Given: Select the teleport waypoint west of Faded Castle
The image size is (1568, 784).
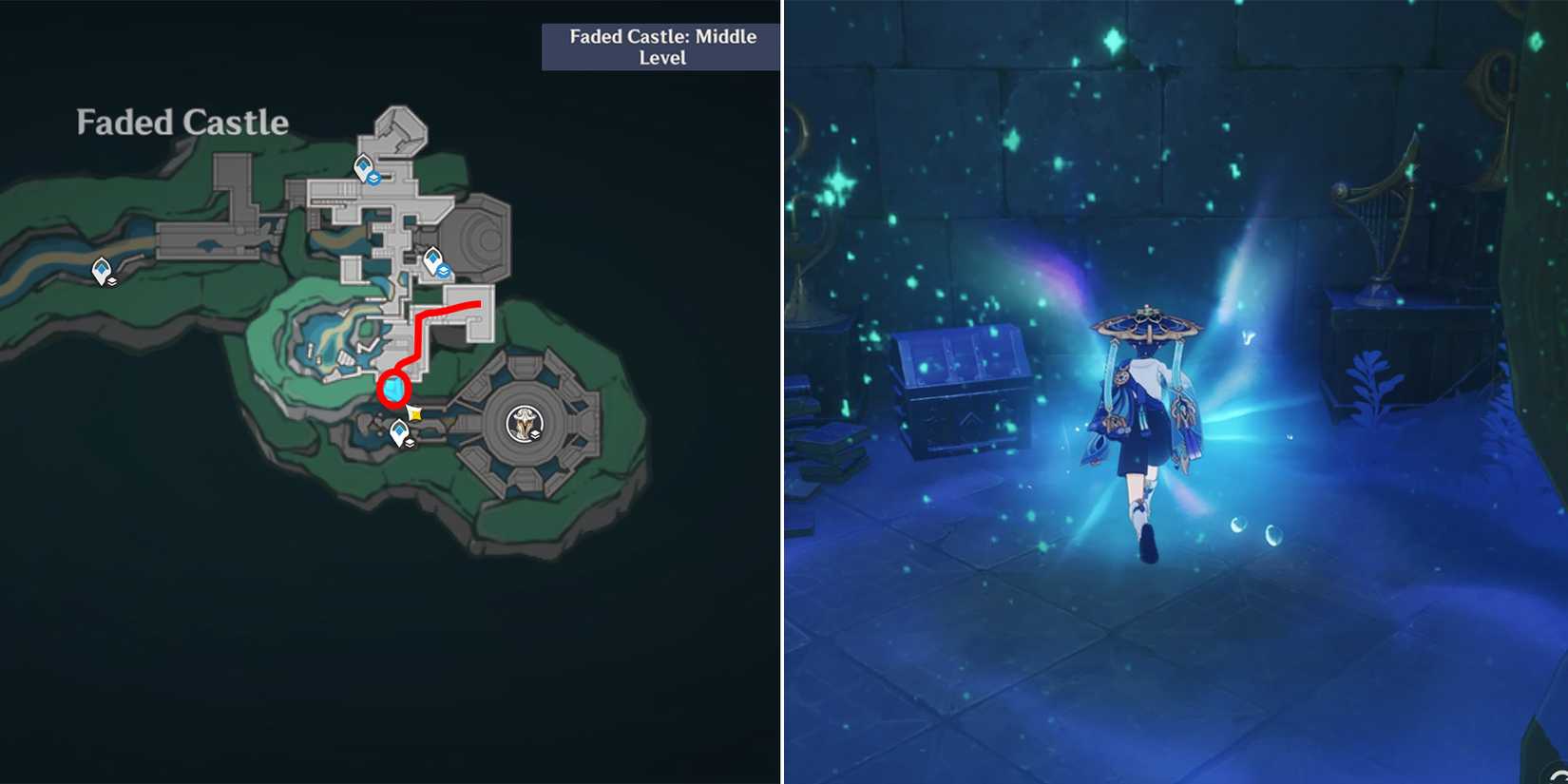Looking at the screenshot, I should (x=102, y=268).
